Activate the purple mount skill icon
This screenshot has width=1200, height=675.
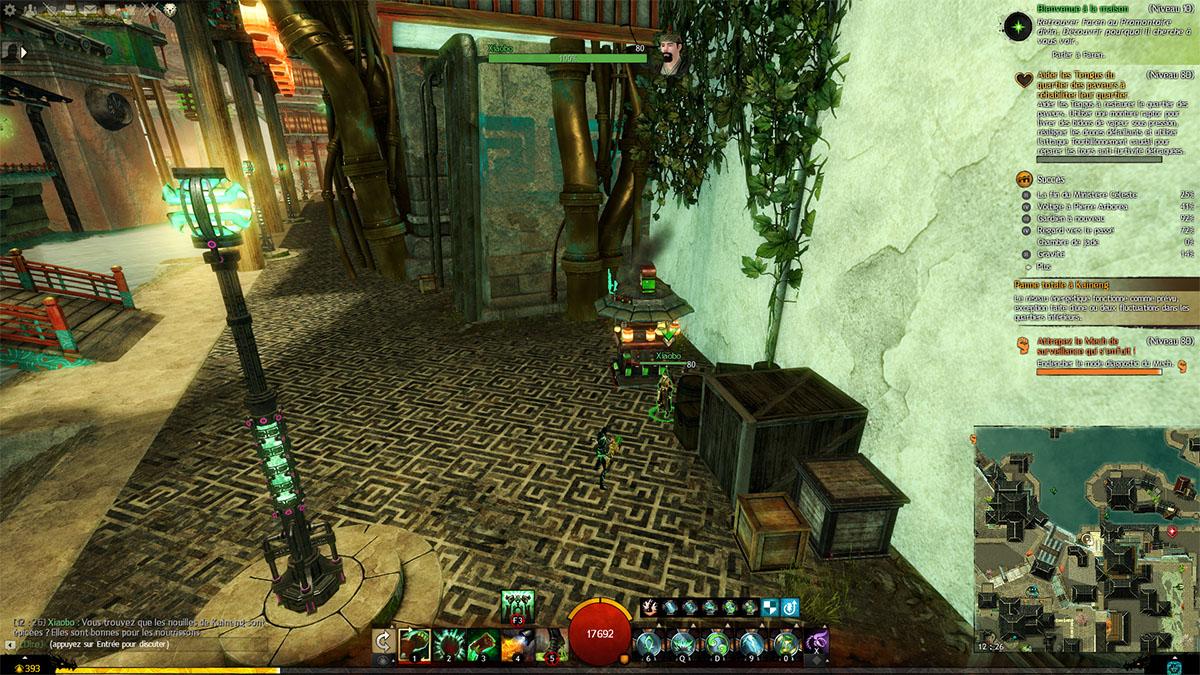(x=817, y=640)
